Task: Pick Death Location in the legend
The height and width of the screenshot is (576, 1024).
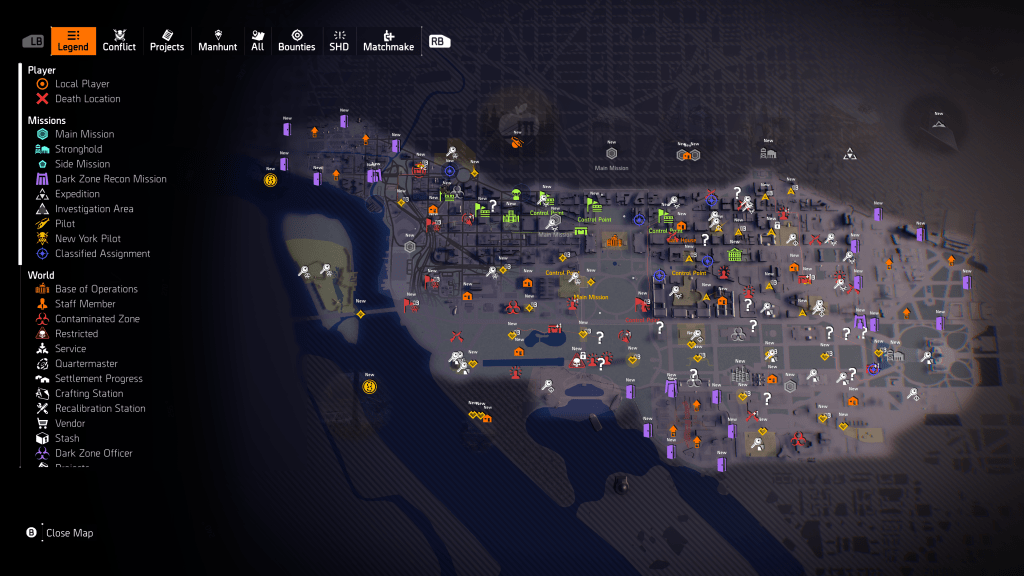Action: tap(87, 99)
